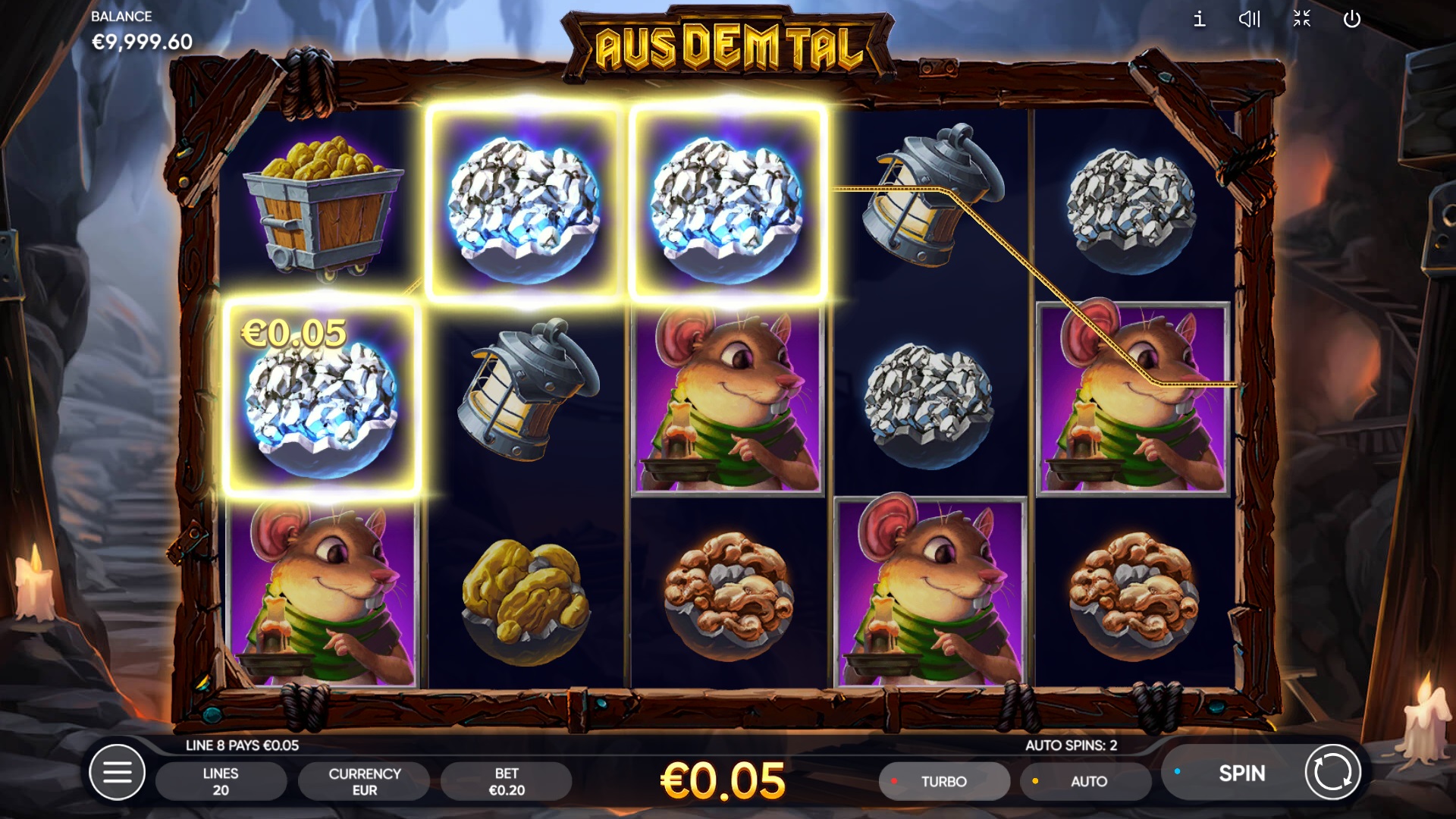1456x819 pixels.
Task: Click the power button to quit
Action: point(1352,19)
